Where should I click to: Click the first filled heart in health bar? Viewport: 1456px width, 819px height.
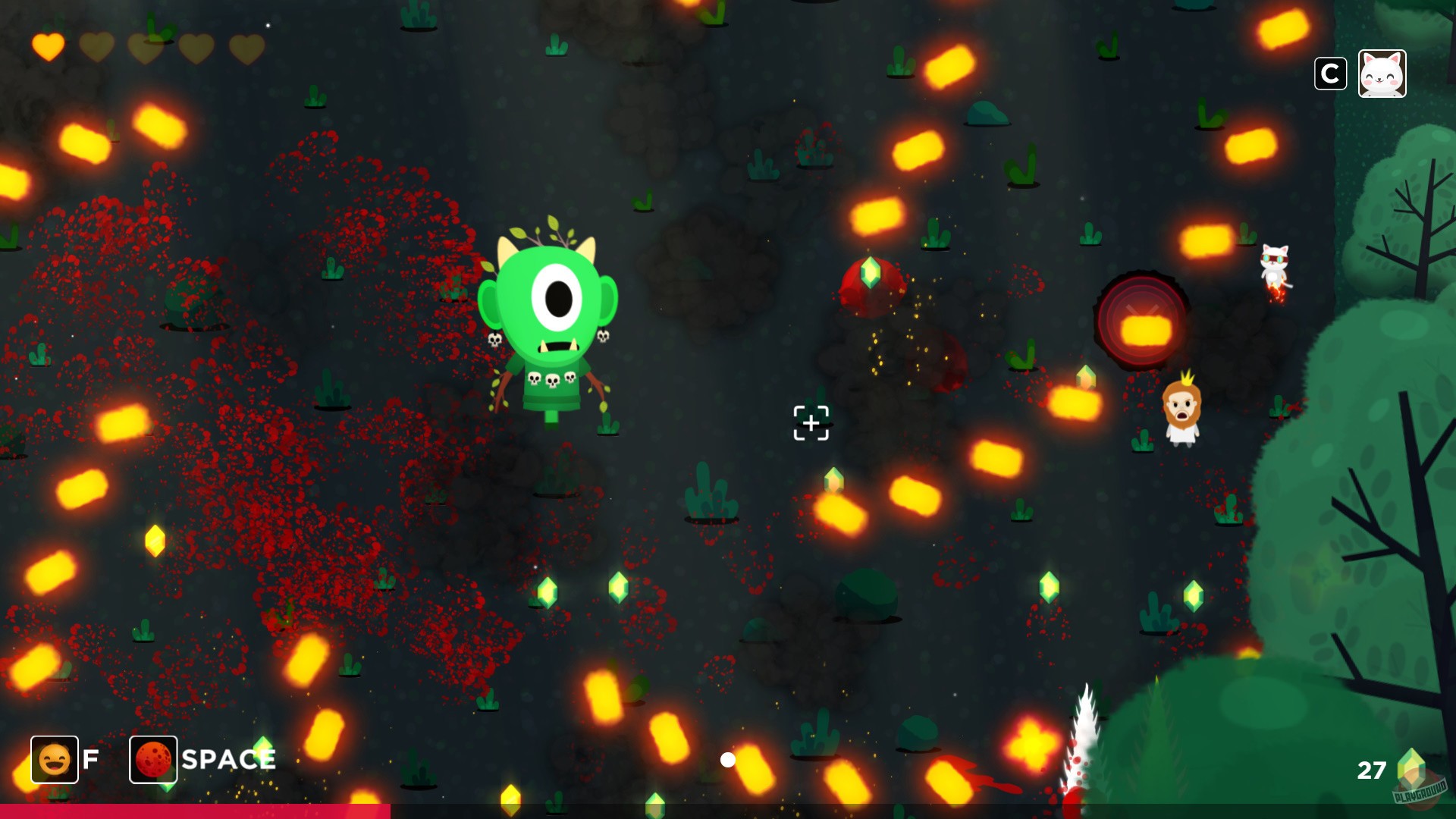point(46,48)
